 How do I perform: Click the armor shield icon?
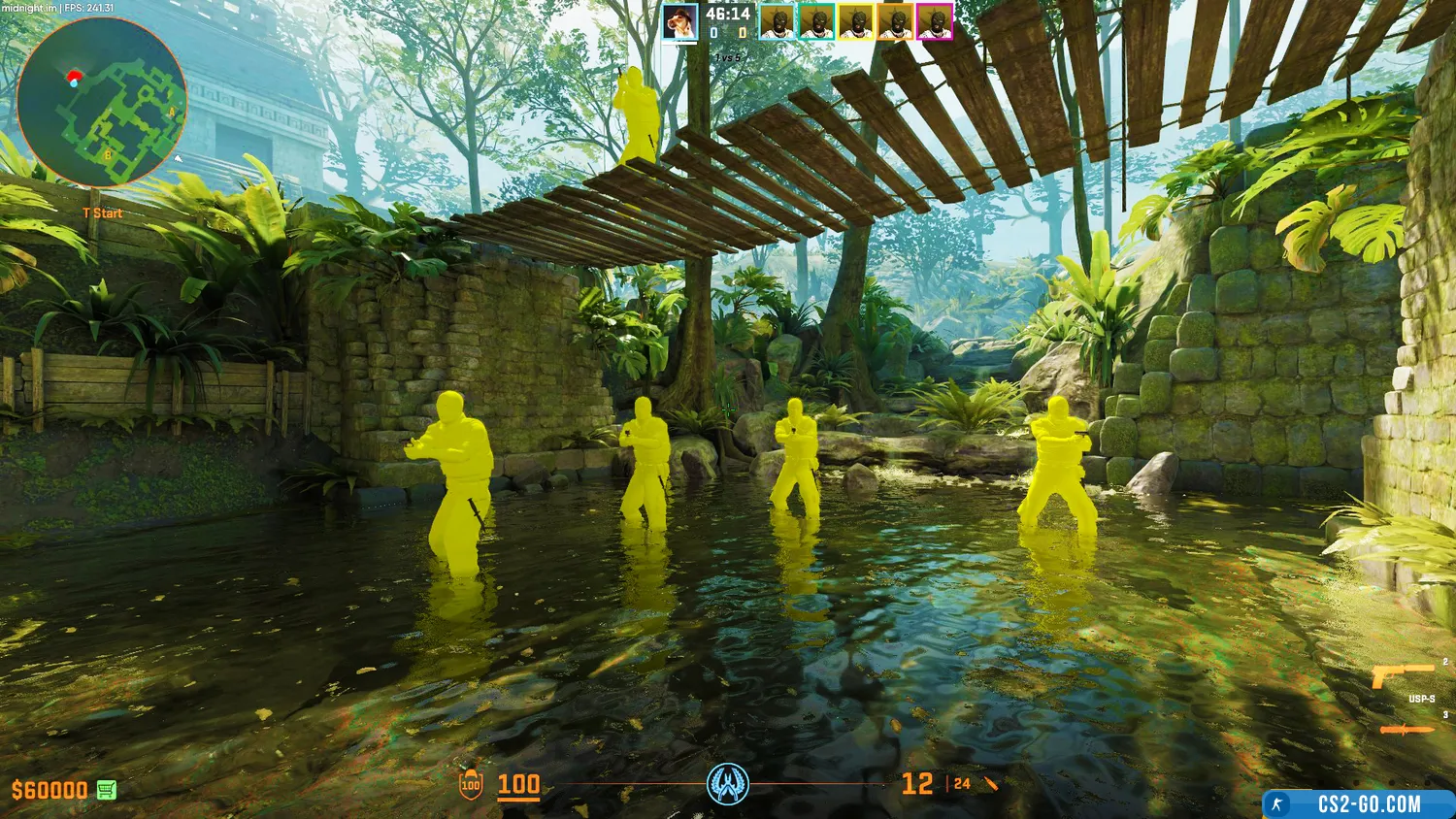(471, 784)
